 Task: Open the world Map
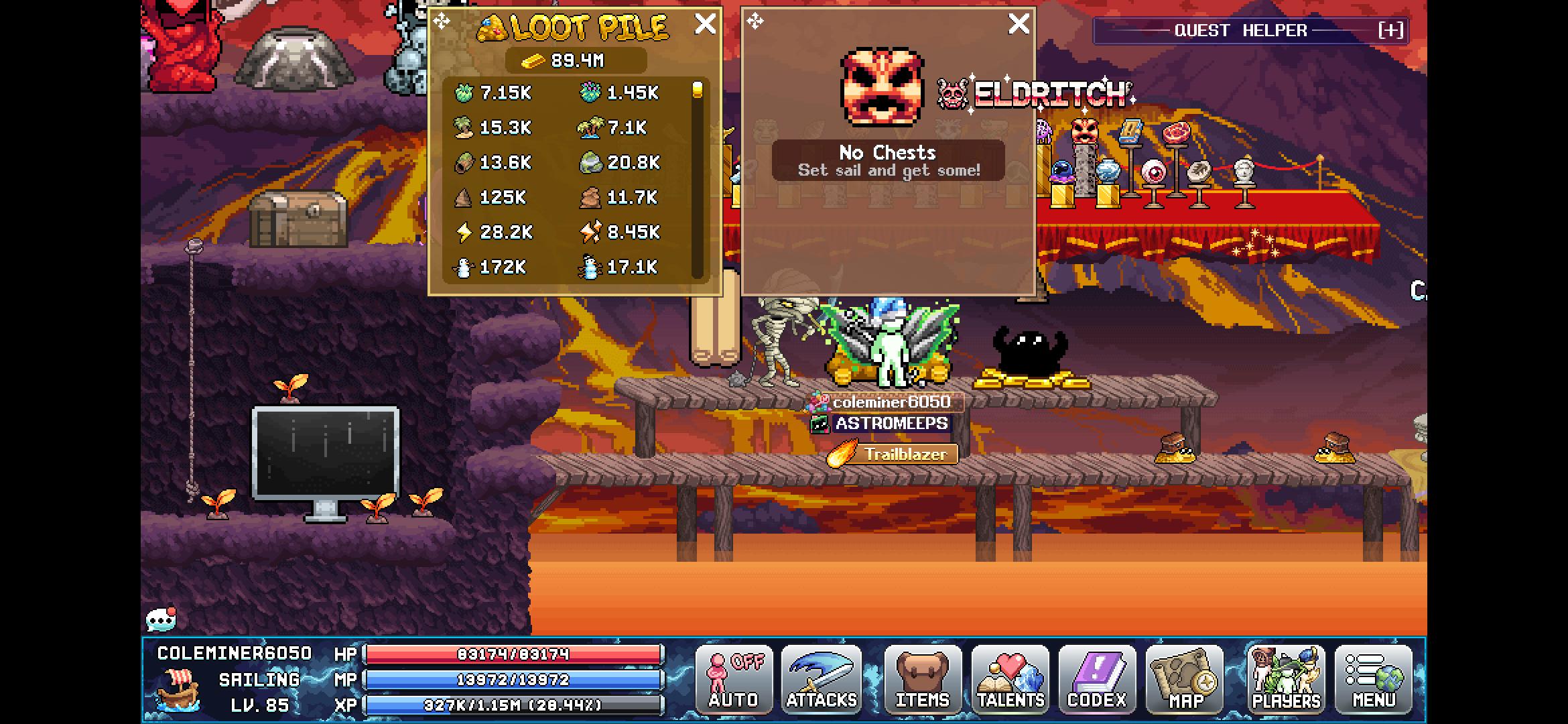point(1185,679)
